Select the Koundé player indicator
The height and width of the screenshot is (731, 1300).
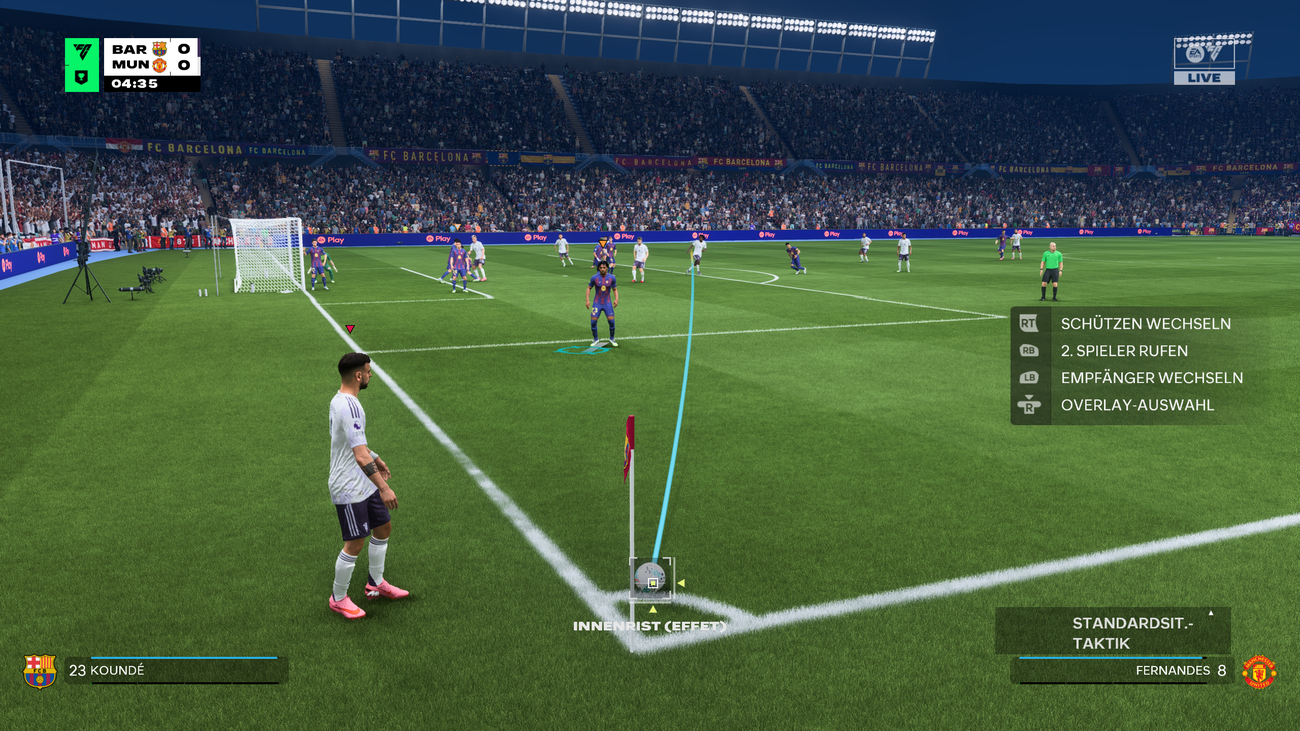pyautogui.click(x=175, y=670)
